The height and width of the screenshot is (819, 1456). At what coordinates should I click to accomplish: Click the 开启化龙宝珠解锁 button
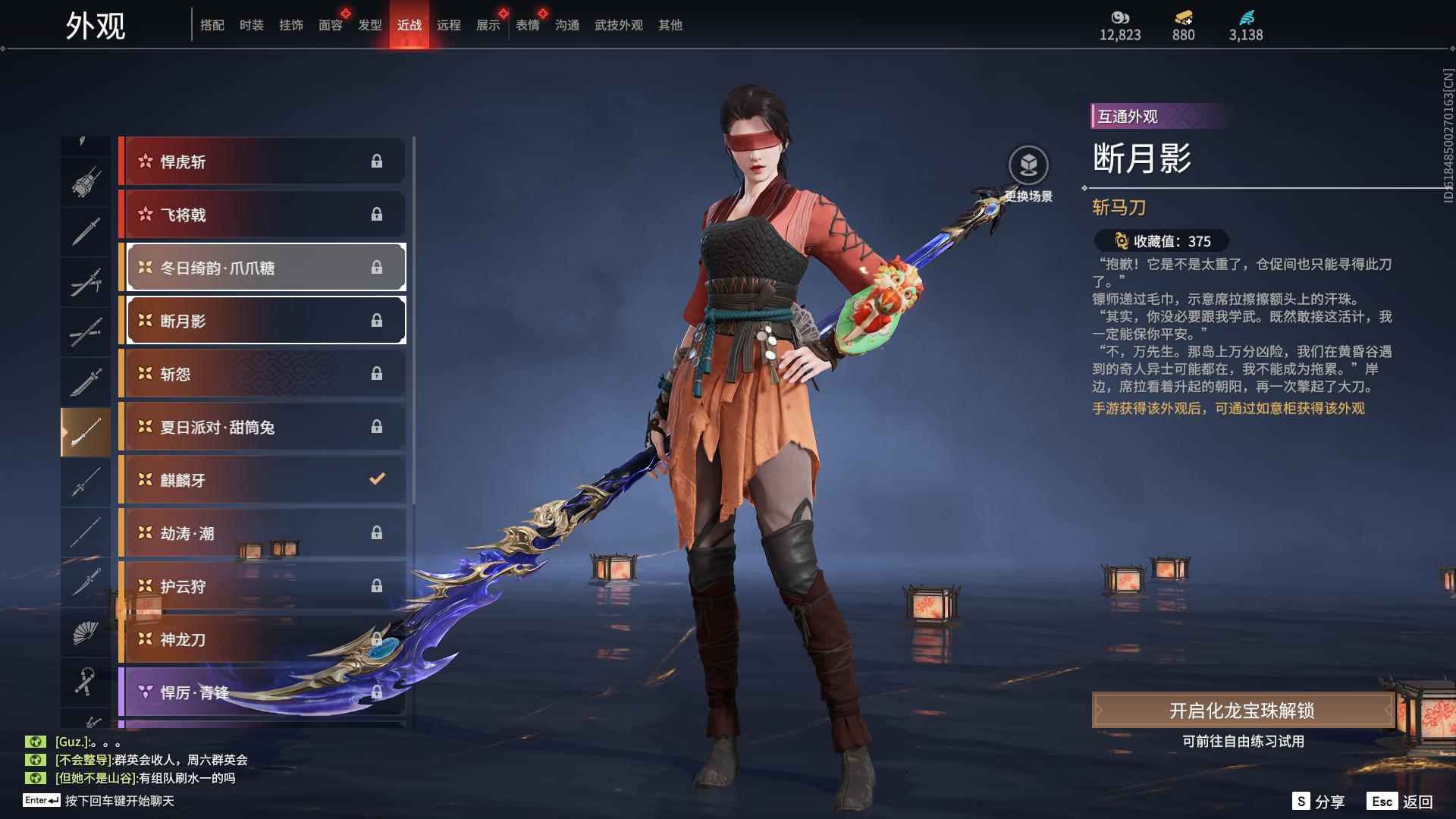[1241, 711]
